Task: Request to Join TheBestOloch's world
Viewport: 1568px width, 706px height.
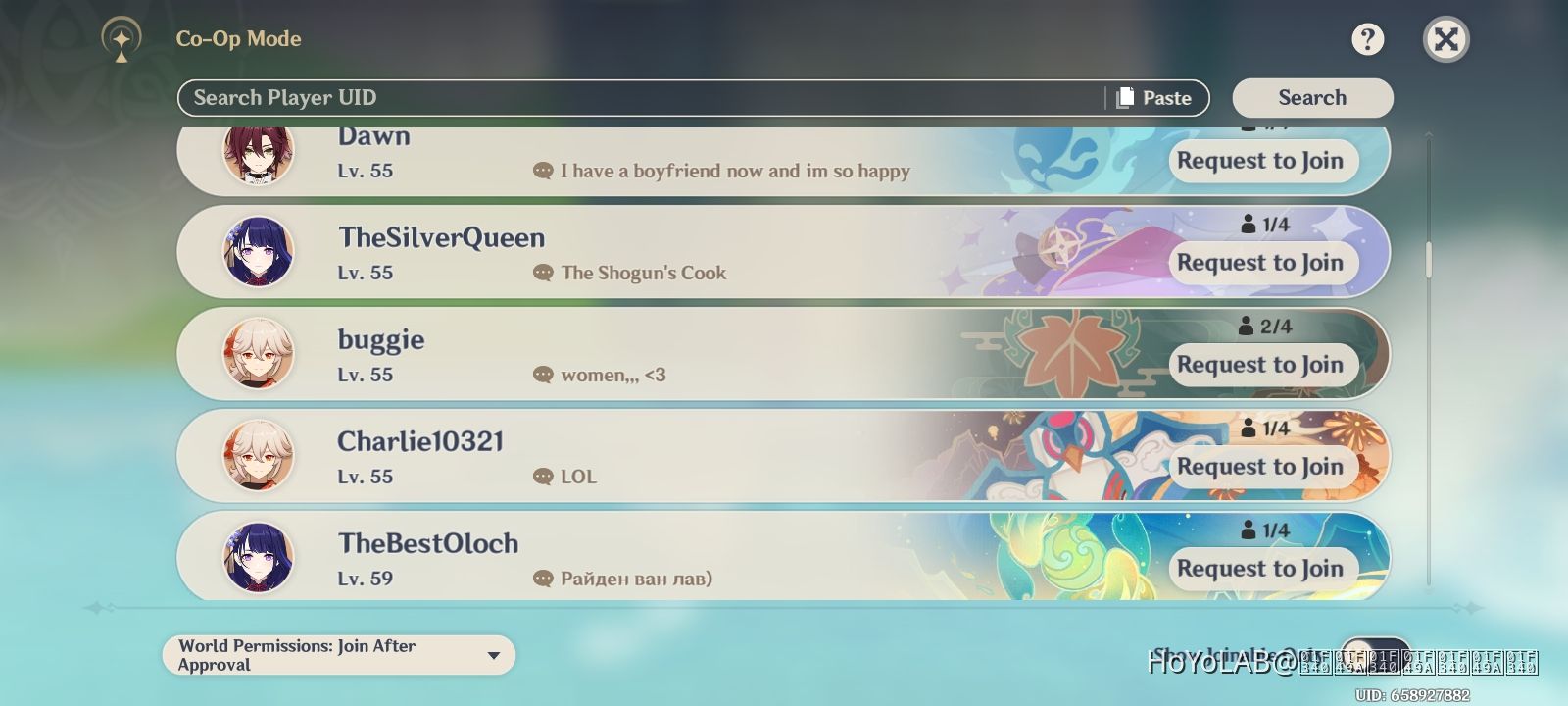Action: (1262, 569)
